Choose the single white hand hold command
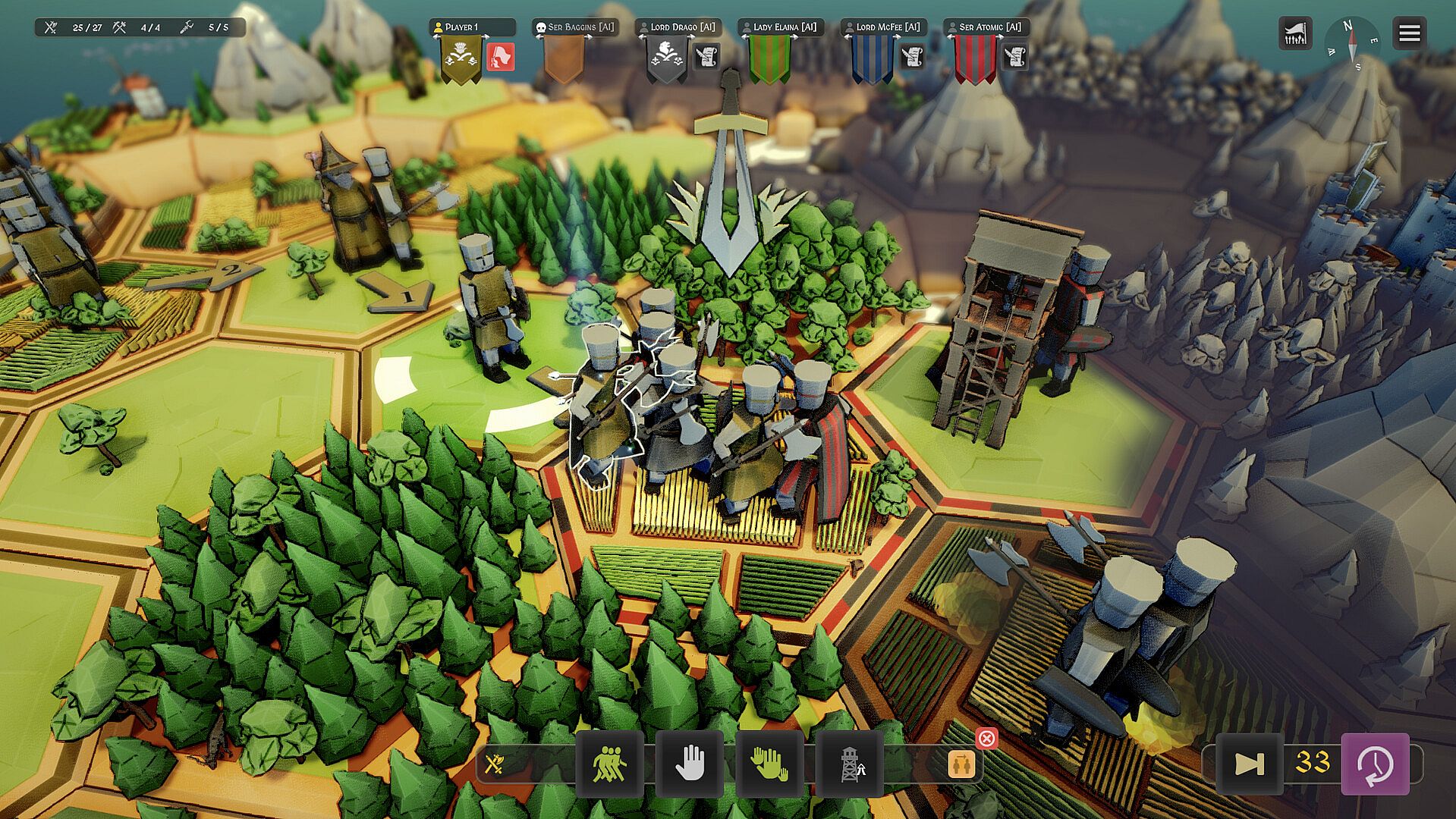 click(690, 764)
